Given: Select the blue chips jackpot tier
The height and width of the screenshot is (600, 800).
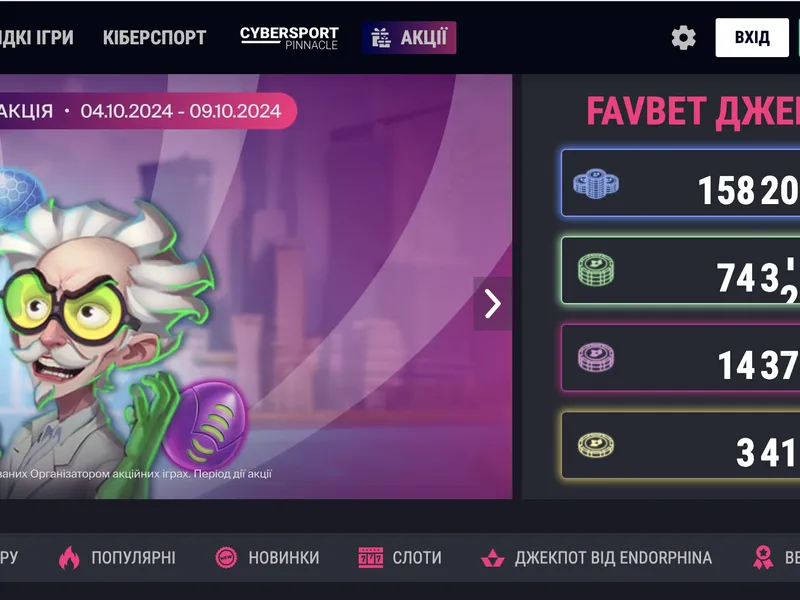Looking at the screenshot, I should coord(680,184).
